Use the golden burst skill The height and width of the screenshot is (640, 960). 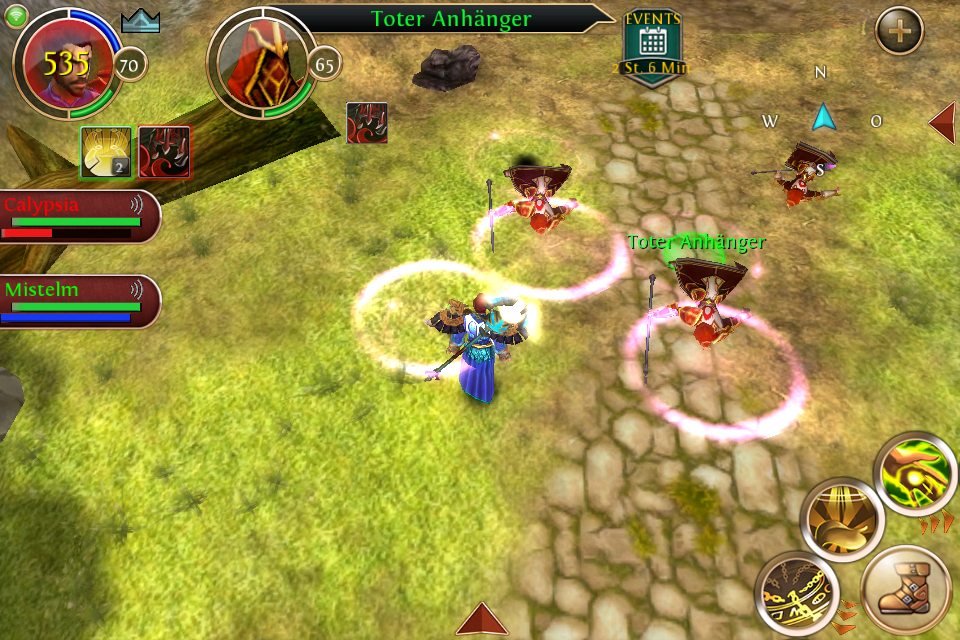[842, 520]
